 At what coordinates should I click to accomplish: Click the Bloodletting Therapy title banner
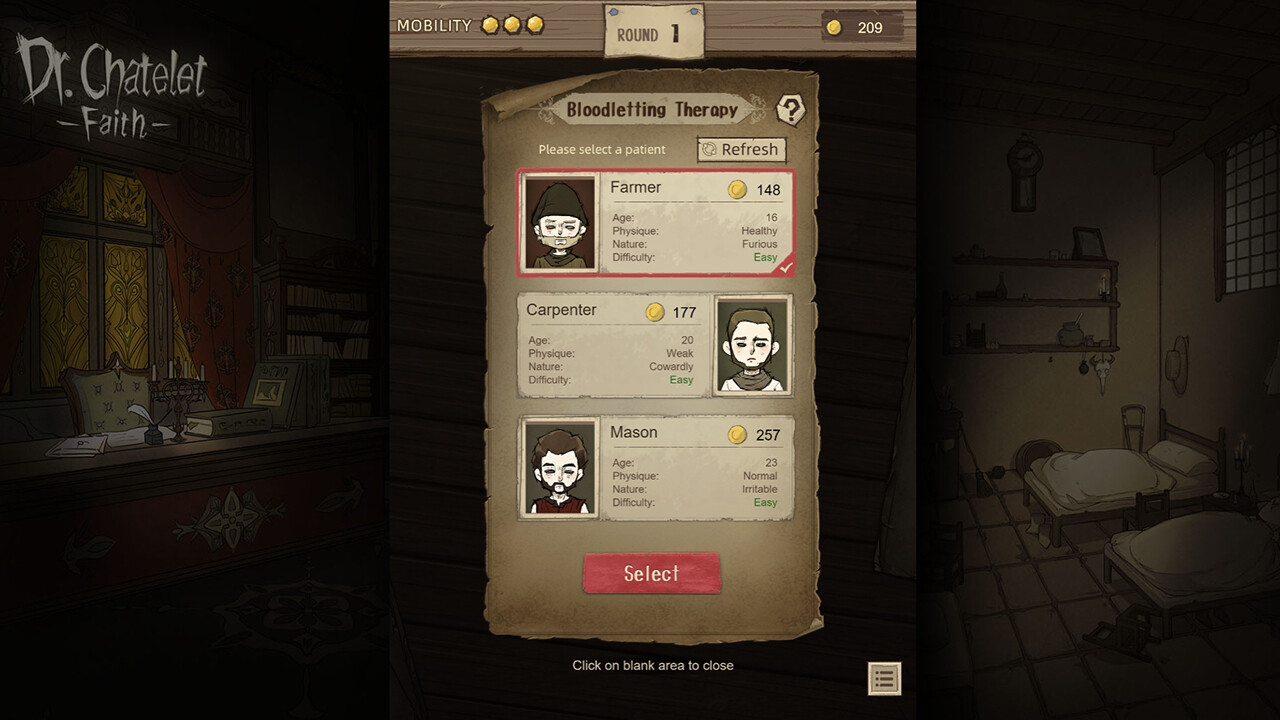[x=651, y=109]
